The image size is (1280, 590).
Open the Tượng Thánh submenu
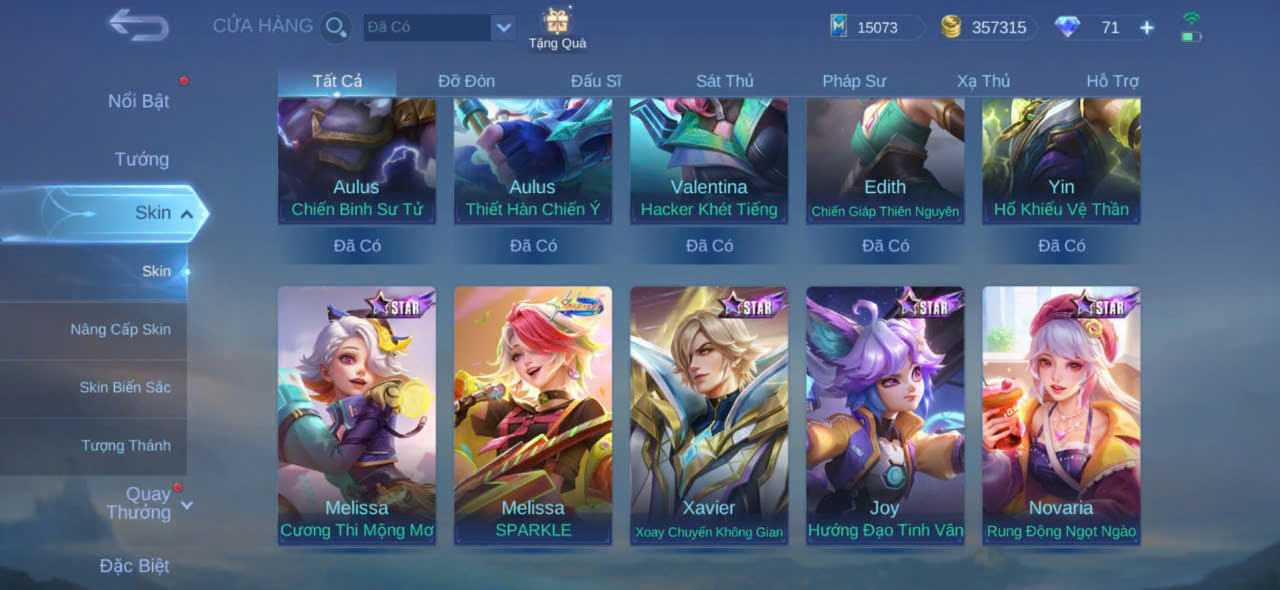click(126, 445)
